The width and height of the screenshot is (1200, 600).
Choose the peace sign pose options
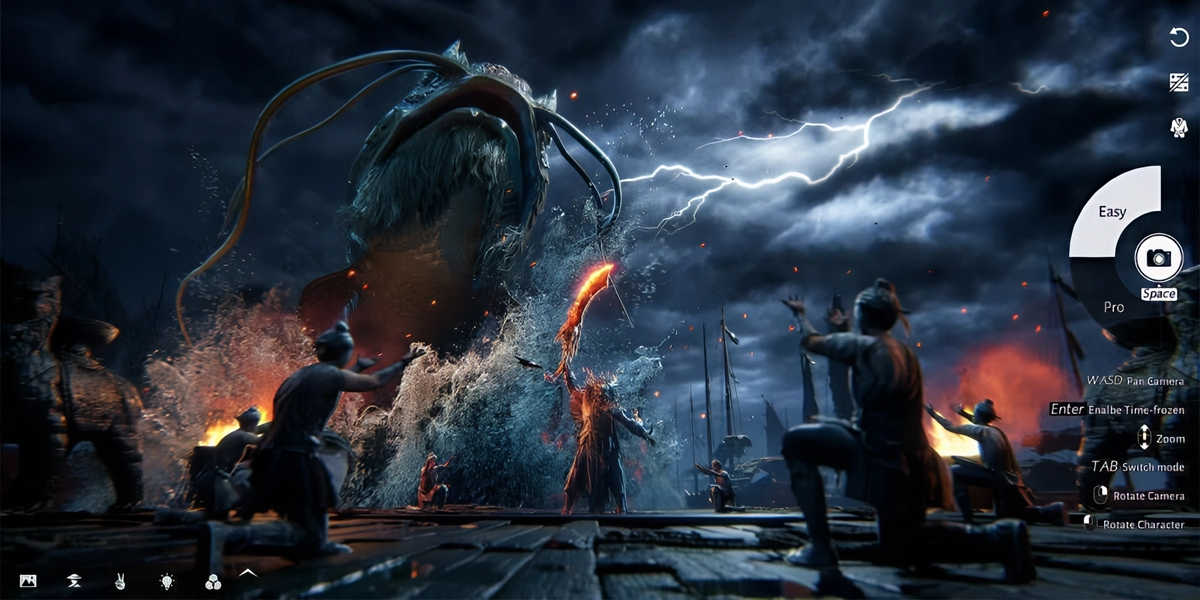[x=120, y=581]
